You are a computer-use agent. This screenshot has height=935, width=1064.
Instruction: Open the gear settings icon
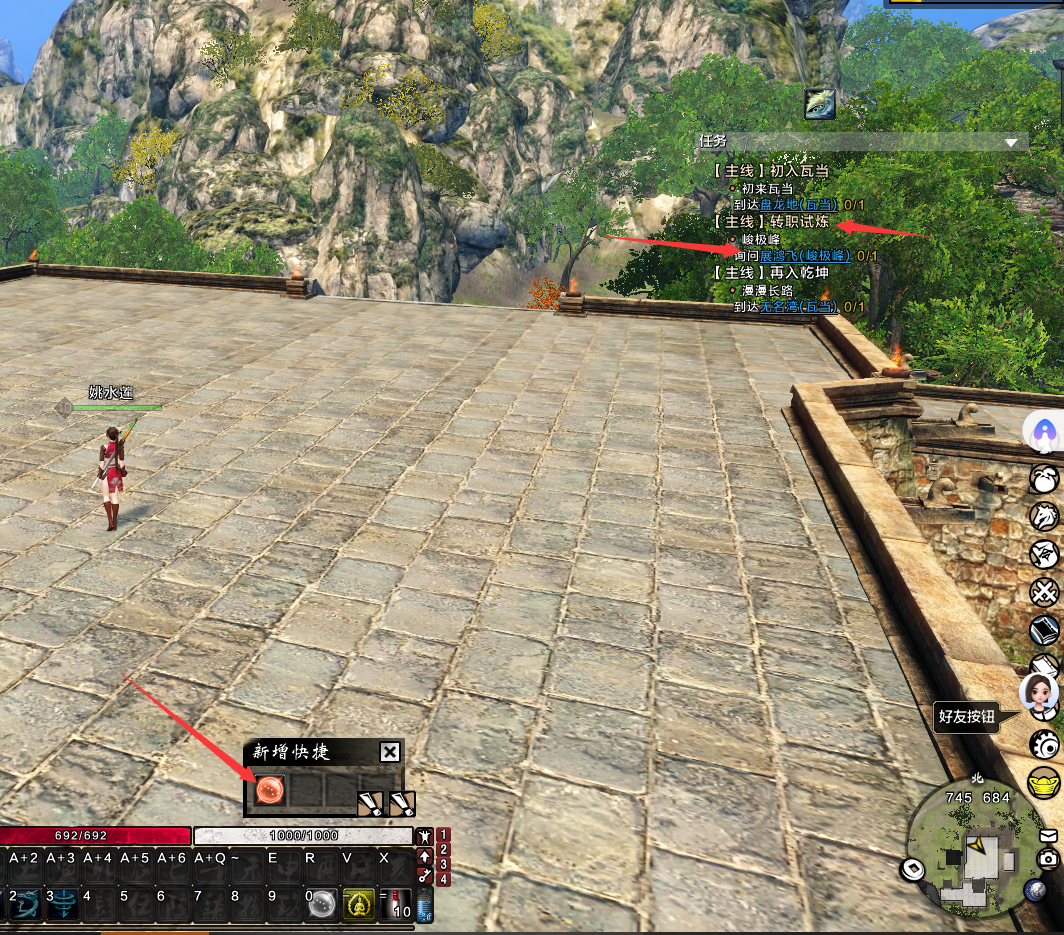[x=1045, y=744]
